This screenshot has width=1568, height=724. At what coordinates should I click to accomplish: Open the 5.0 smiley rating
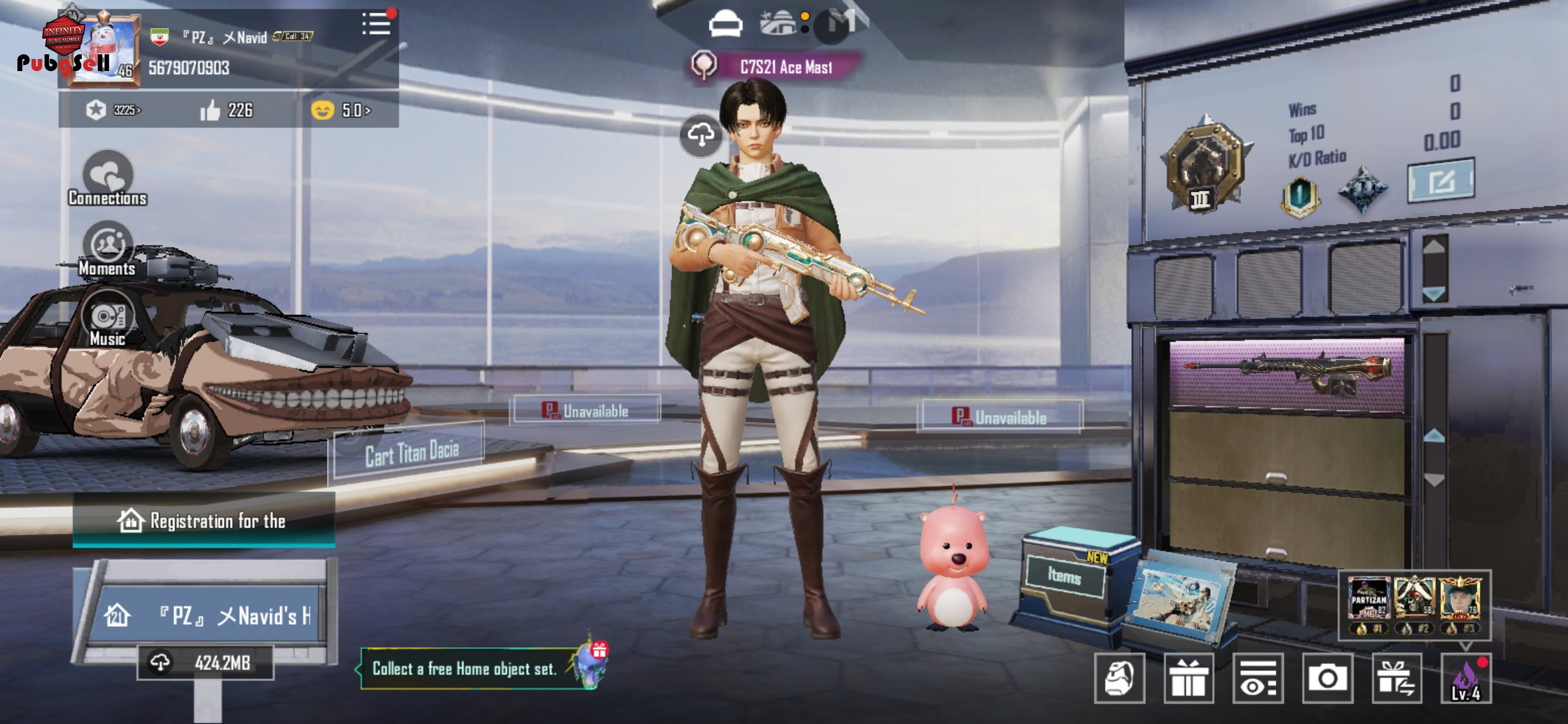click(x=342, y=110)
